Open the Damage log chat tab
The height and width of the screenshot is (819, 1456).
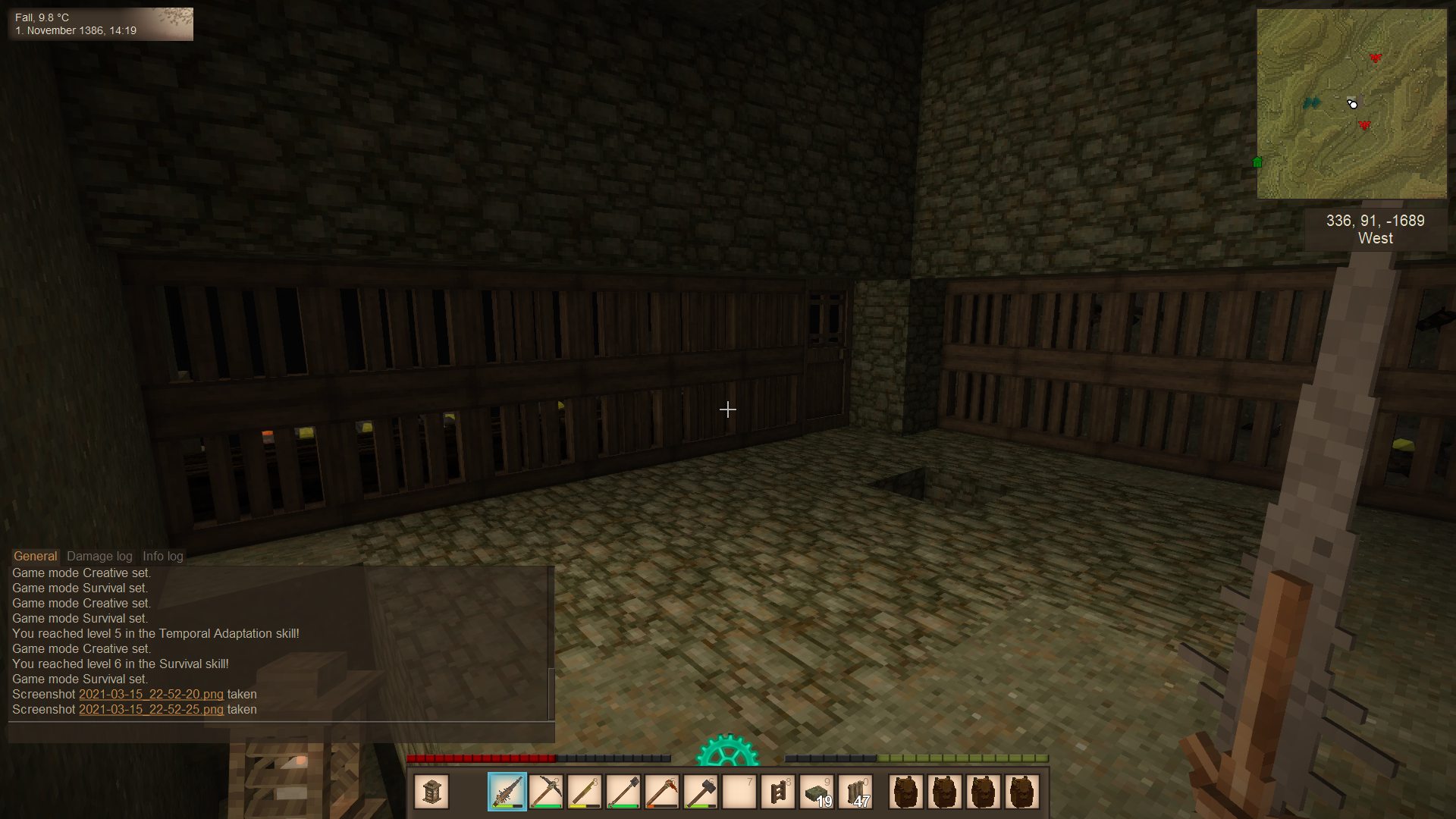(x=99, y=556)
